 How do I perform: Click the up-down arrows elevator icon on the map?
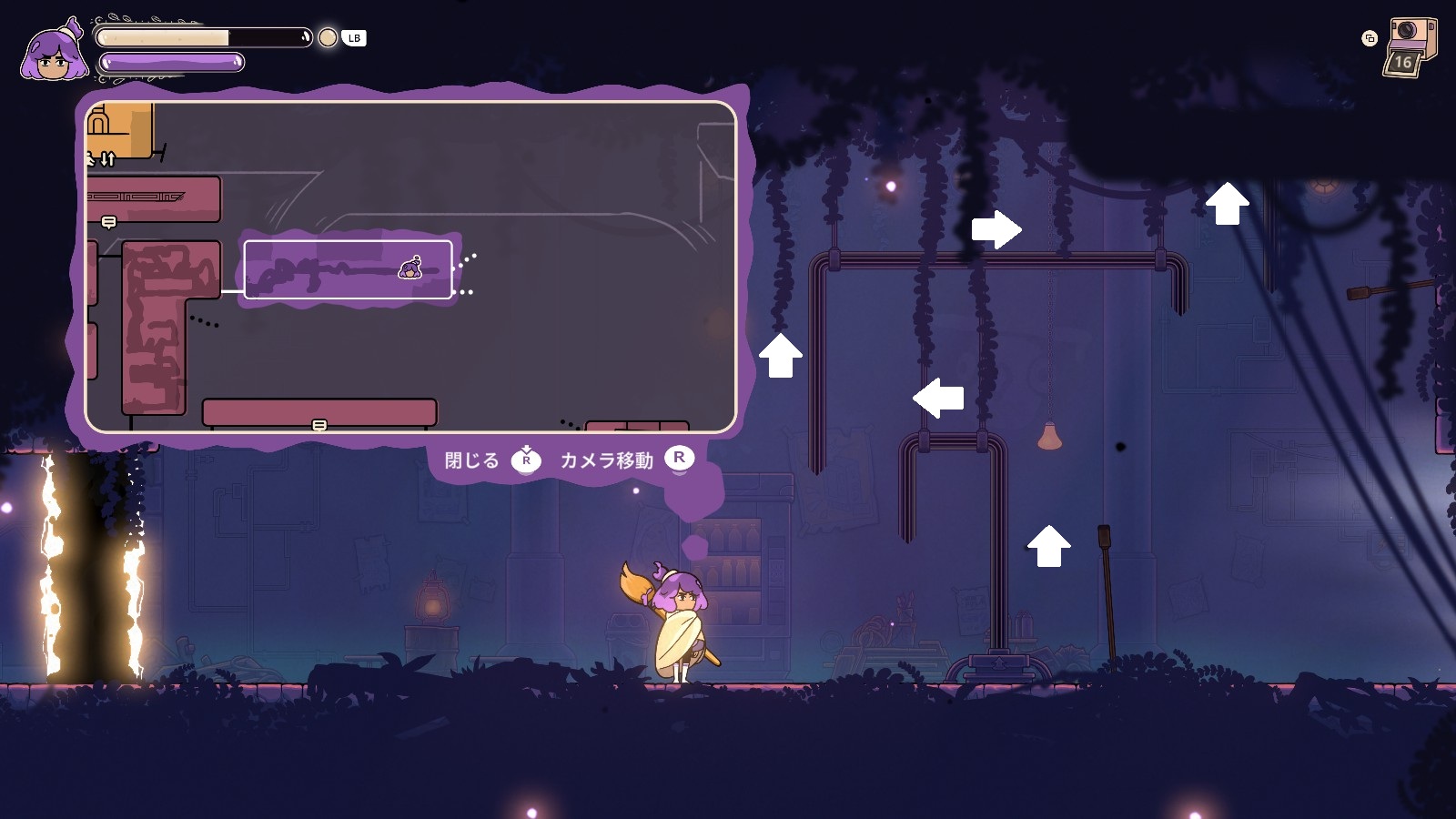point(107,160)
